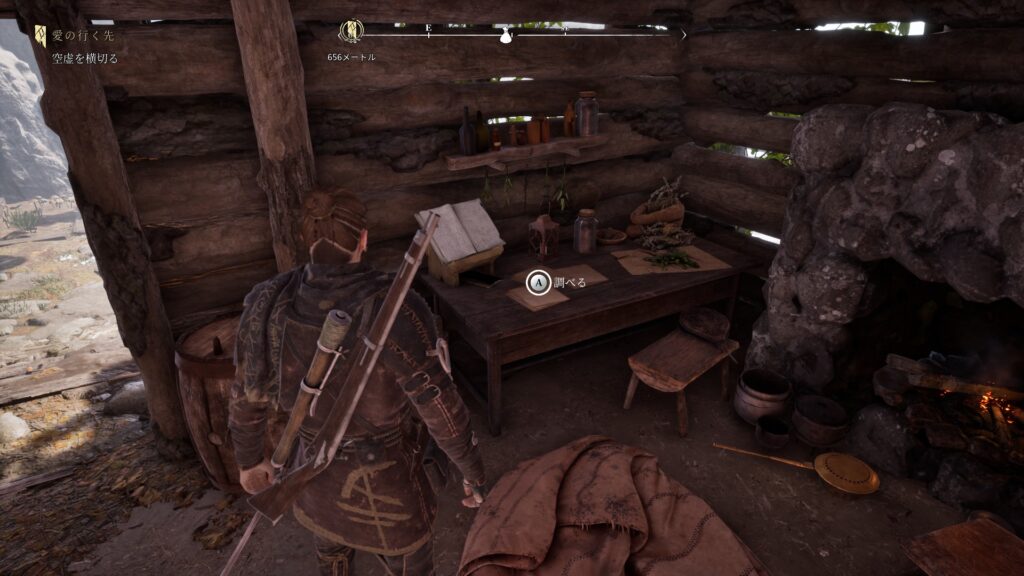Click the white marker on the compass bar

coord(505,36)
